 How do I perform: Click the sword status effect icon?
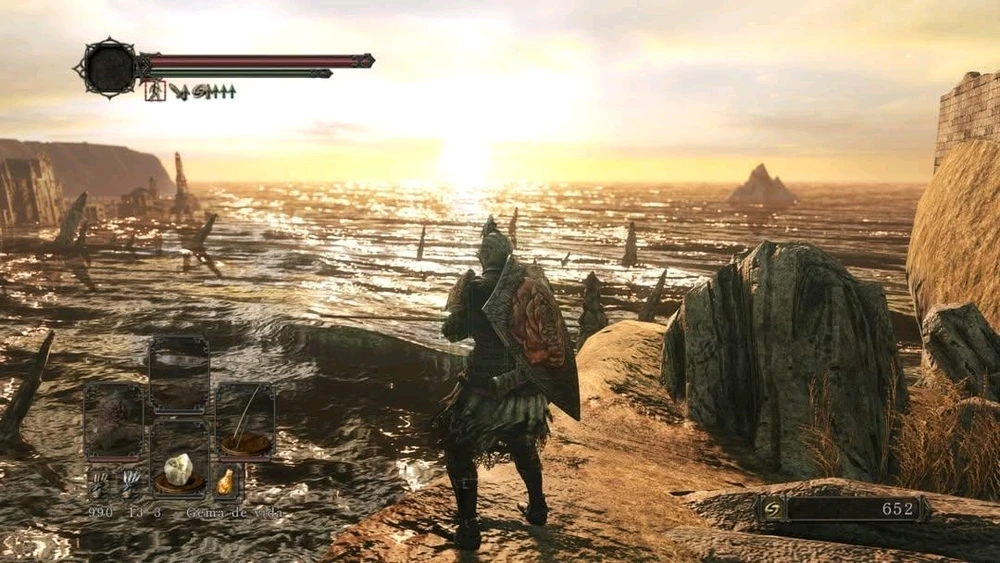click(x=178, y=91)
